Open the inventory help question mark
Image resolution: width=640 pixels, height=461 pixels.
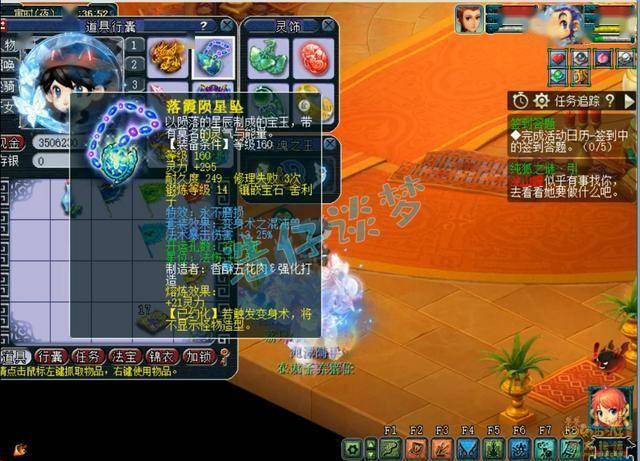203,25
